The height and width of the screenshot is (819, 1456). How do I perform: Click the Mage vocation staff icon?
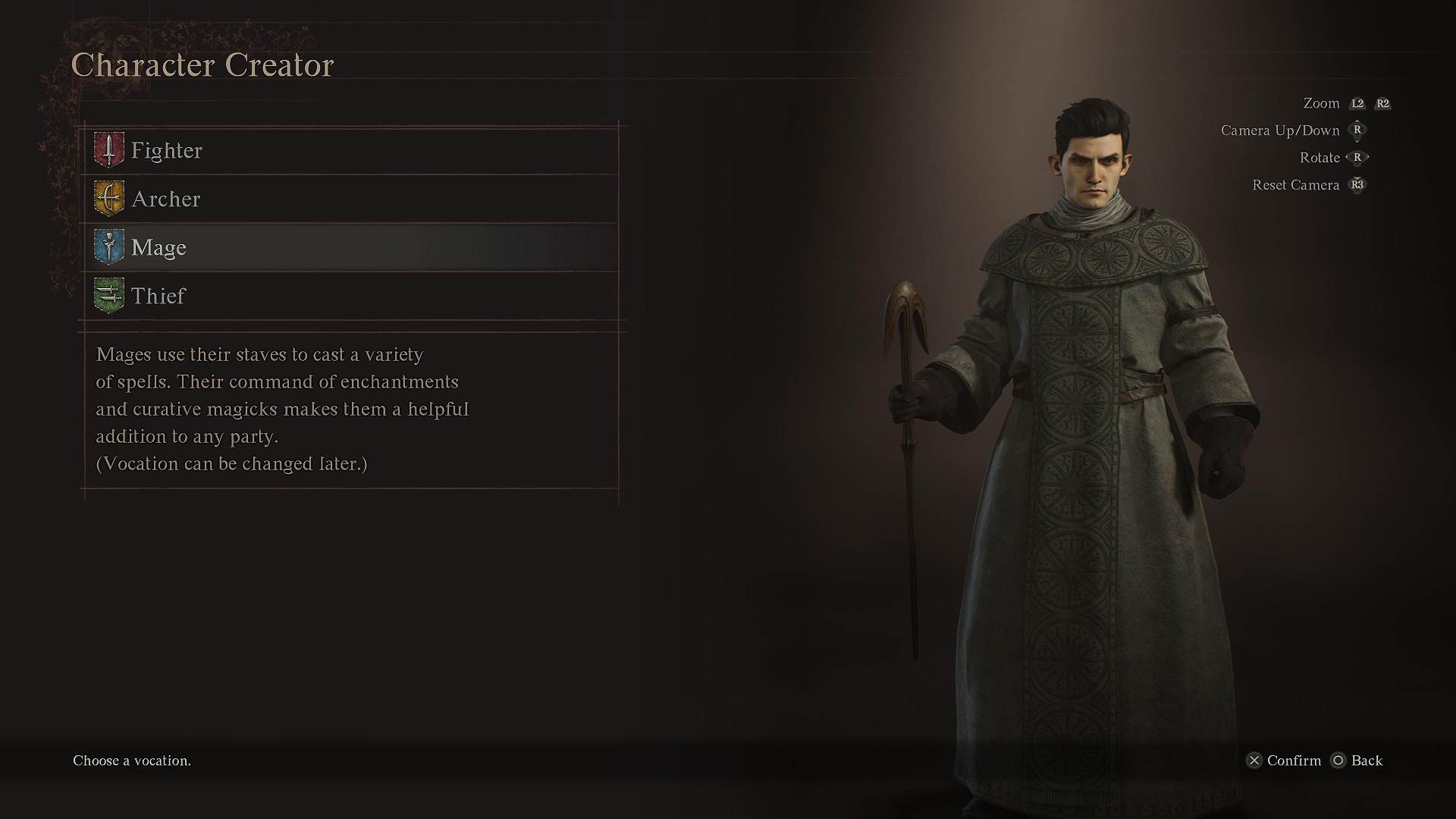(108, 247)
